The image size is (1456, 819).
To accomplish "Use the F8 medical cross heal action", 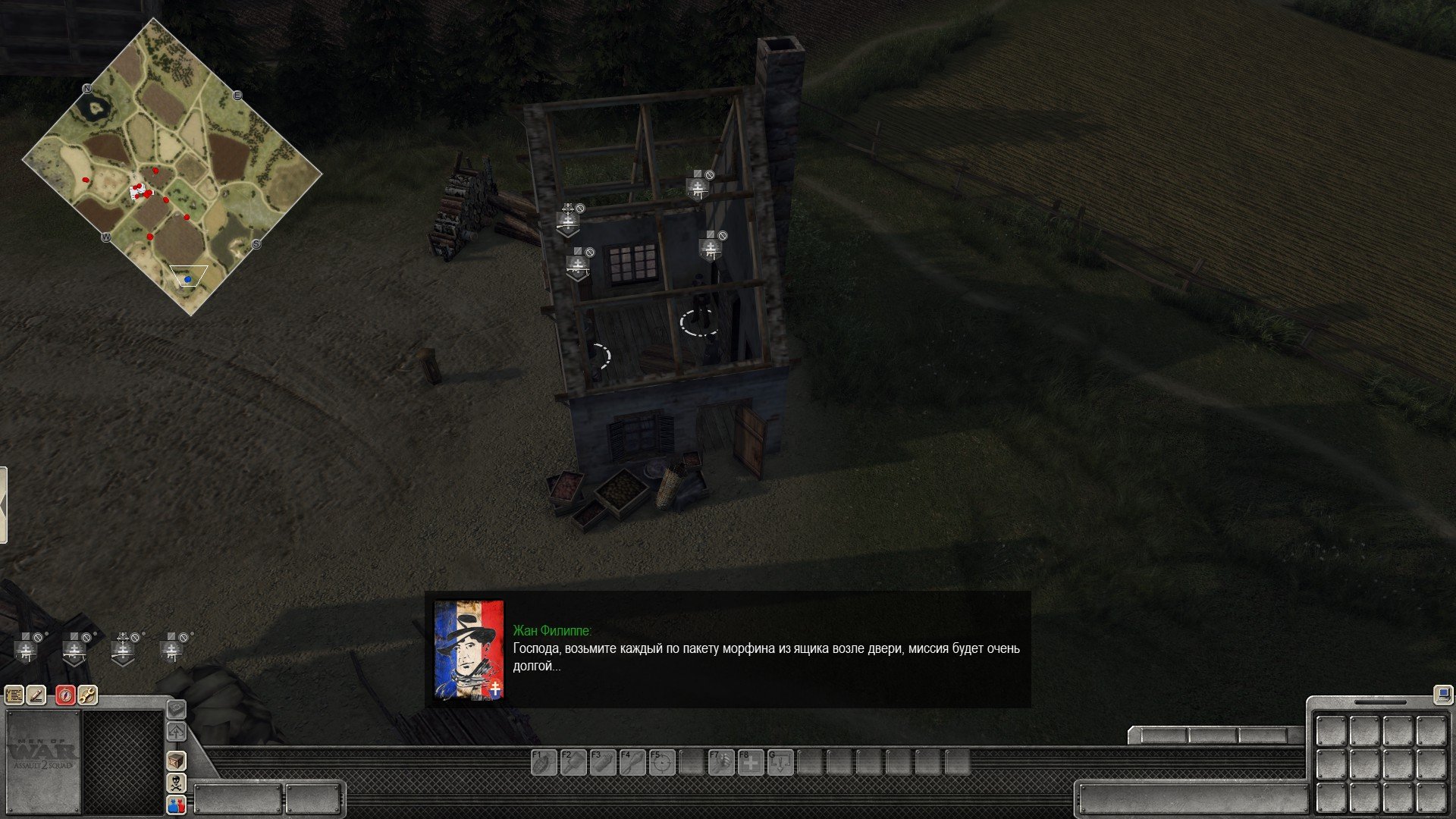I will (750, 762).
